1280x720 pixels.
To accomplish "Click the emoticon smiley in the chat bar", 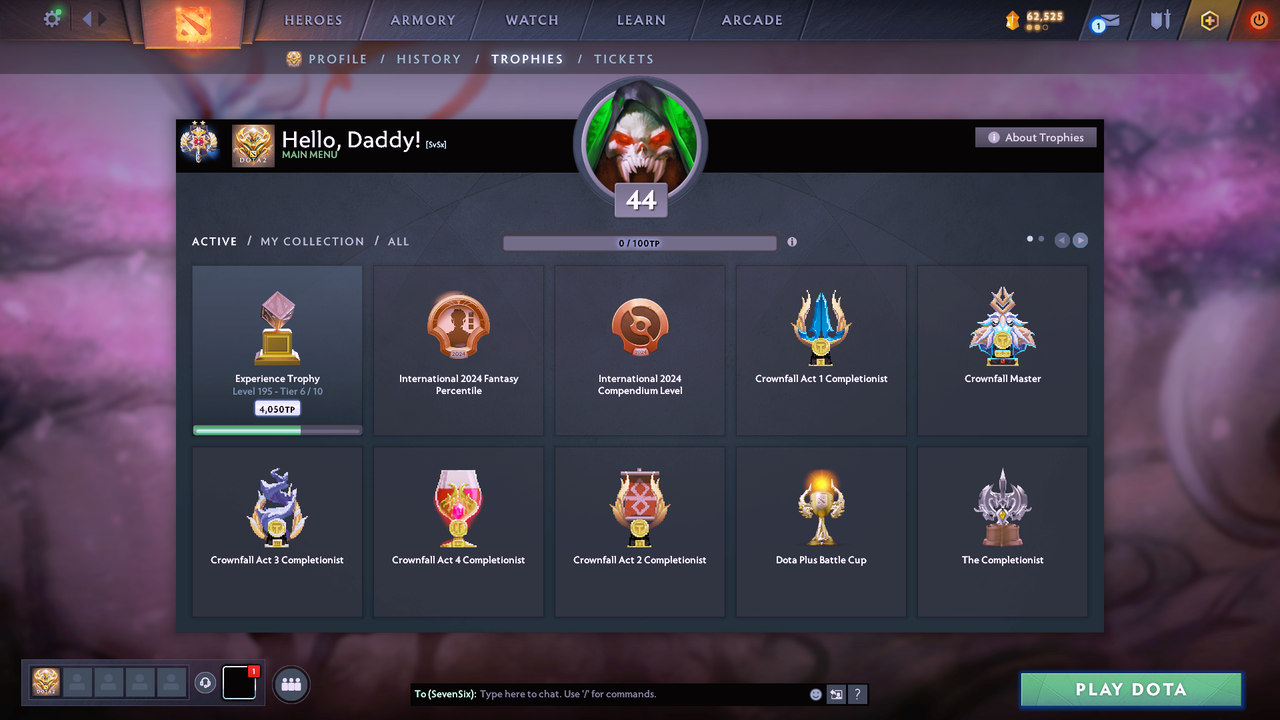I will pos(815,693).
